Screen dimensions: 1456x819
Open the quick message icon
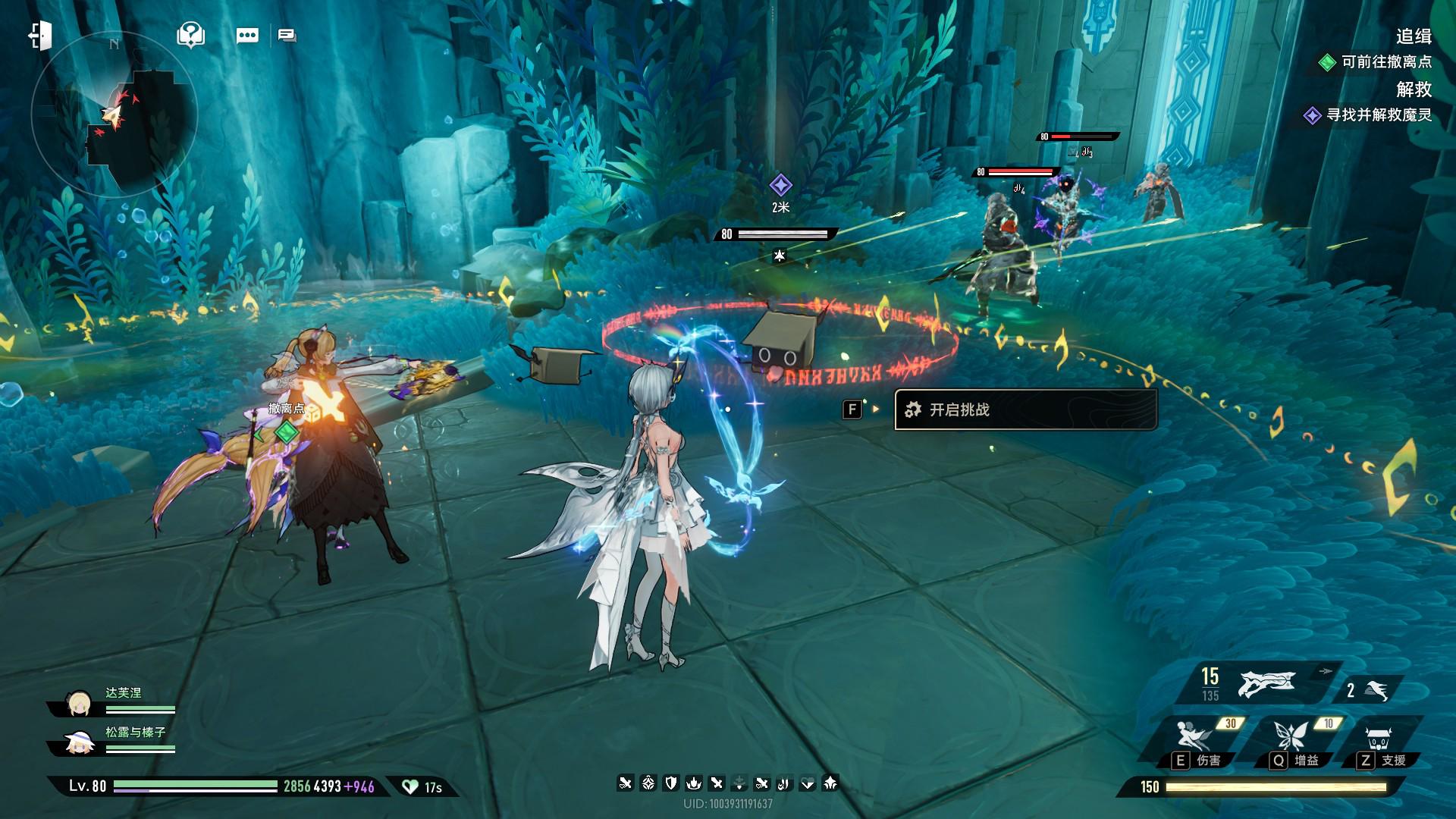[x=287, y=36]
